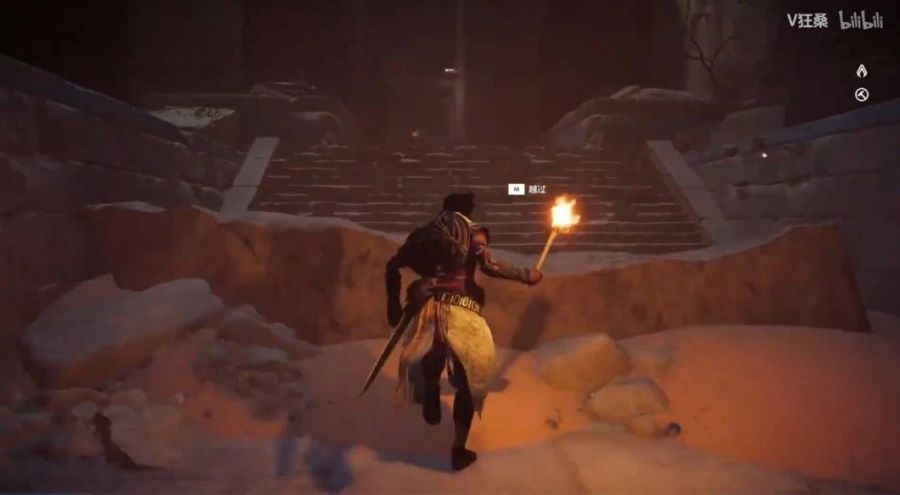Click the flame torch status icon
The height and width of the screenshot is (495, 900).
861,71
